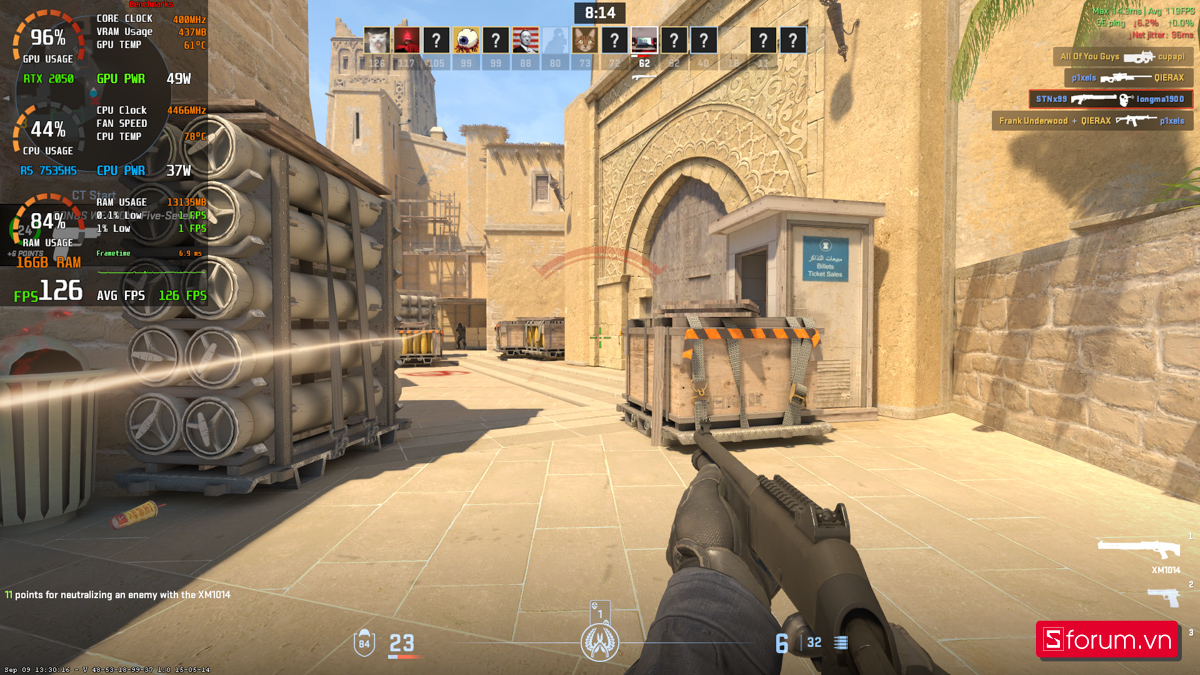Select the brown tabby cat avatar
The width and height of the screenshot is (1200, 675).
click(x=585, y=40)
